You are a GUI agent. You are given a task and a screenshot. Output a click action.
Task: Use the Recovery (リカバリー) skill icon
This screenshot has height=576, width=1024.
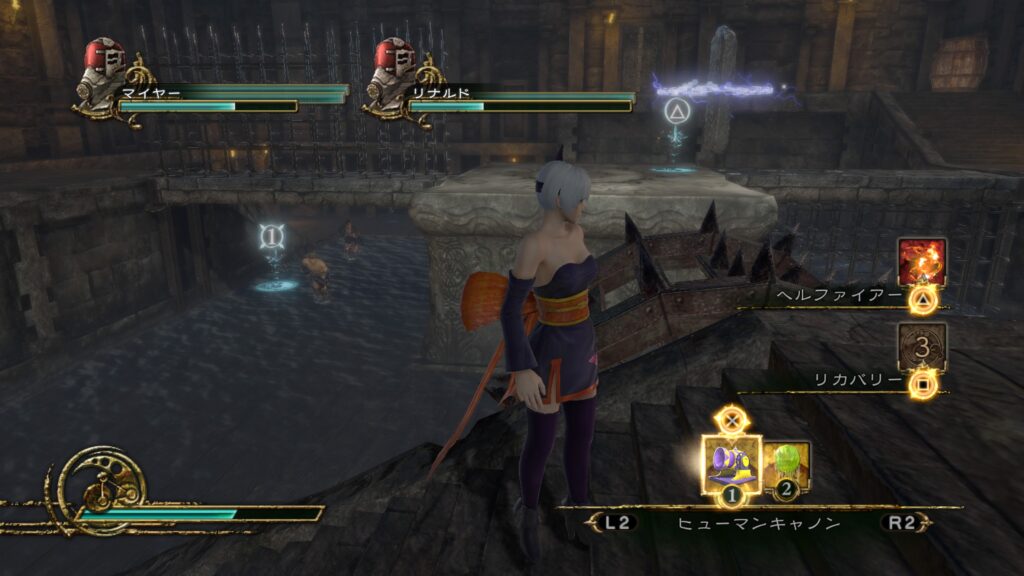coord(921,346)
